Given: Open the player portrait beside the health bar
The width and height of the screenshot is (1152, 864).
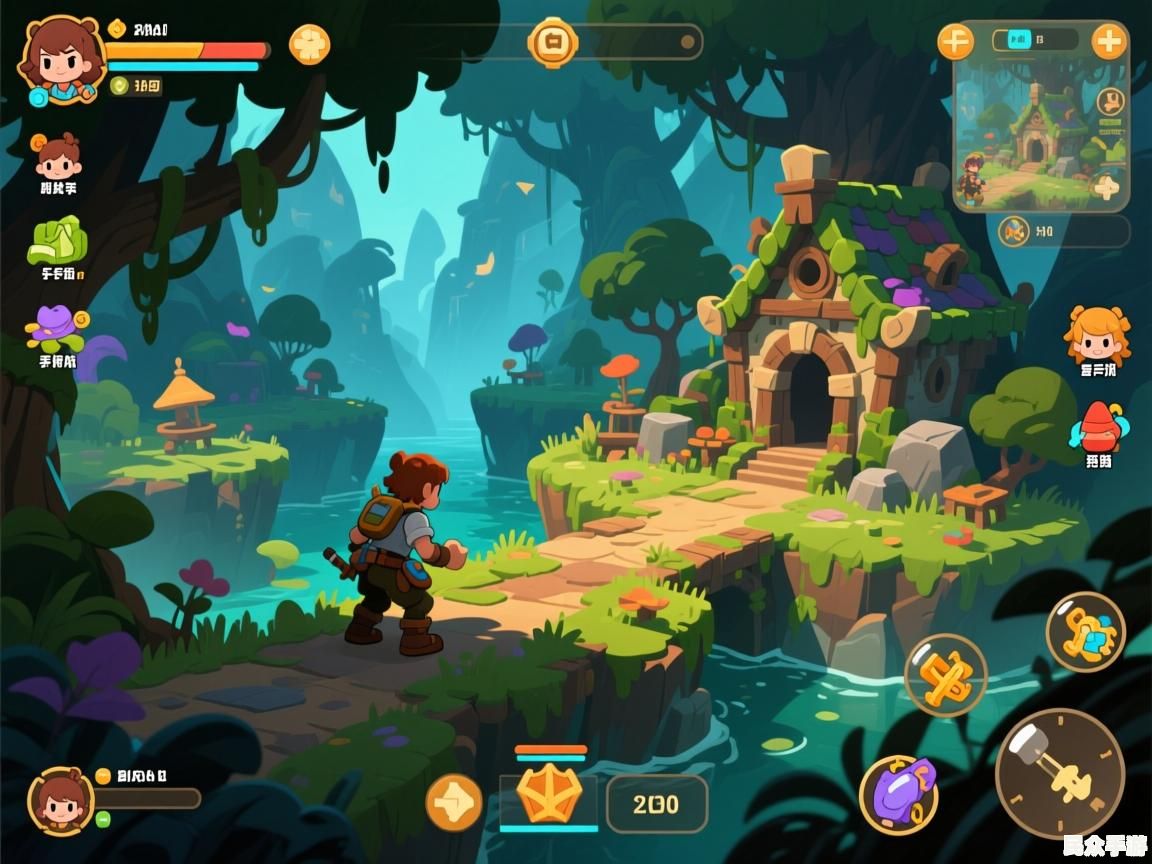Looking at the screenshot, I should coord(61,58).
